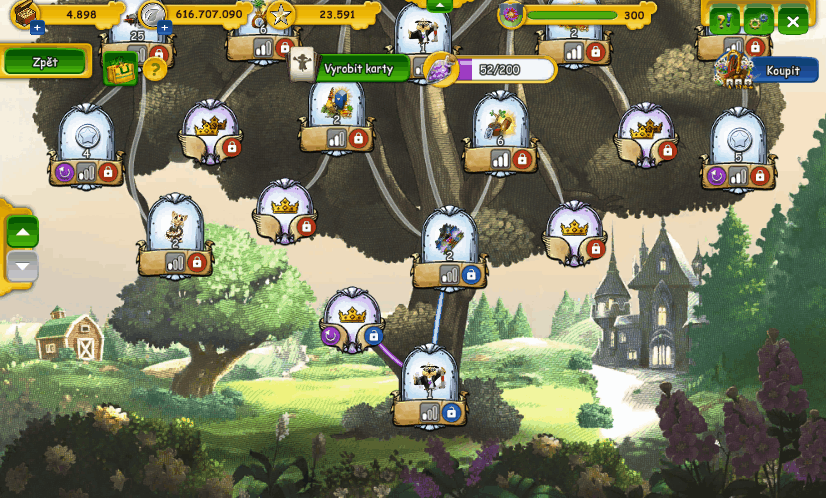Buy cards with the Koupit button
Image resolution: width=826 pixels, height=498 pixels.
click(x=783, y=71)
